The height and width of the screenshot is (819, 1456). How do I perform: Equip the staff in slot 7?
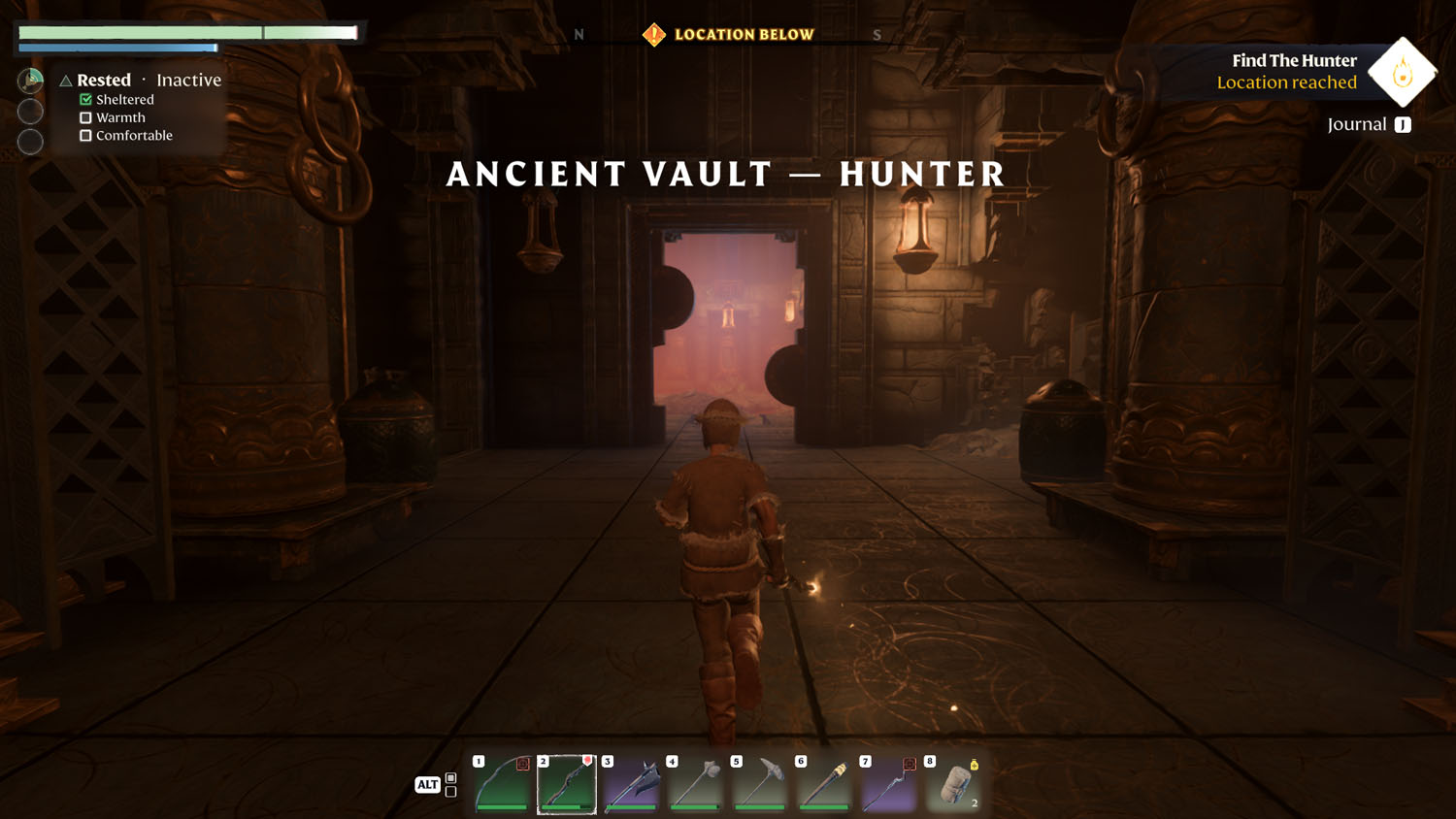889,784
